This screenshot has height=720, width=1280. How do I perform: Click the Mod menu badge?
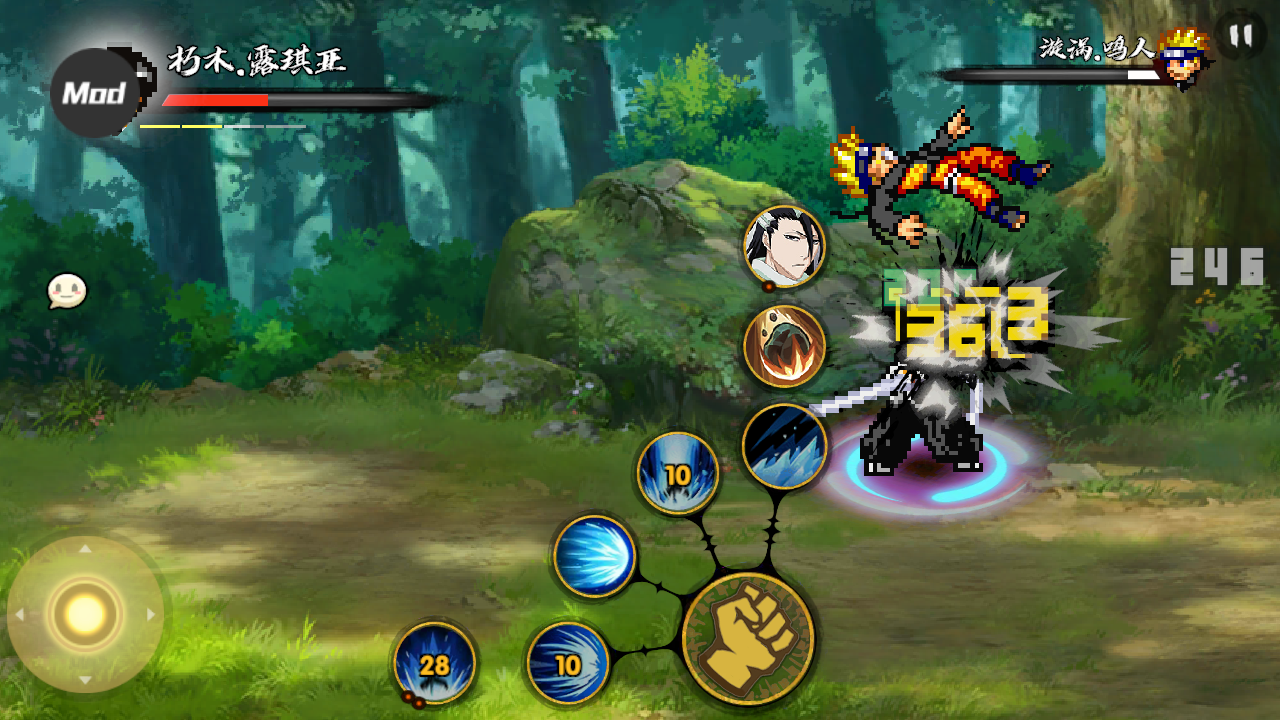[94, 94]
